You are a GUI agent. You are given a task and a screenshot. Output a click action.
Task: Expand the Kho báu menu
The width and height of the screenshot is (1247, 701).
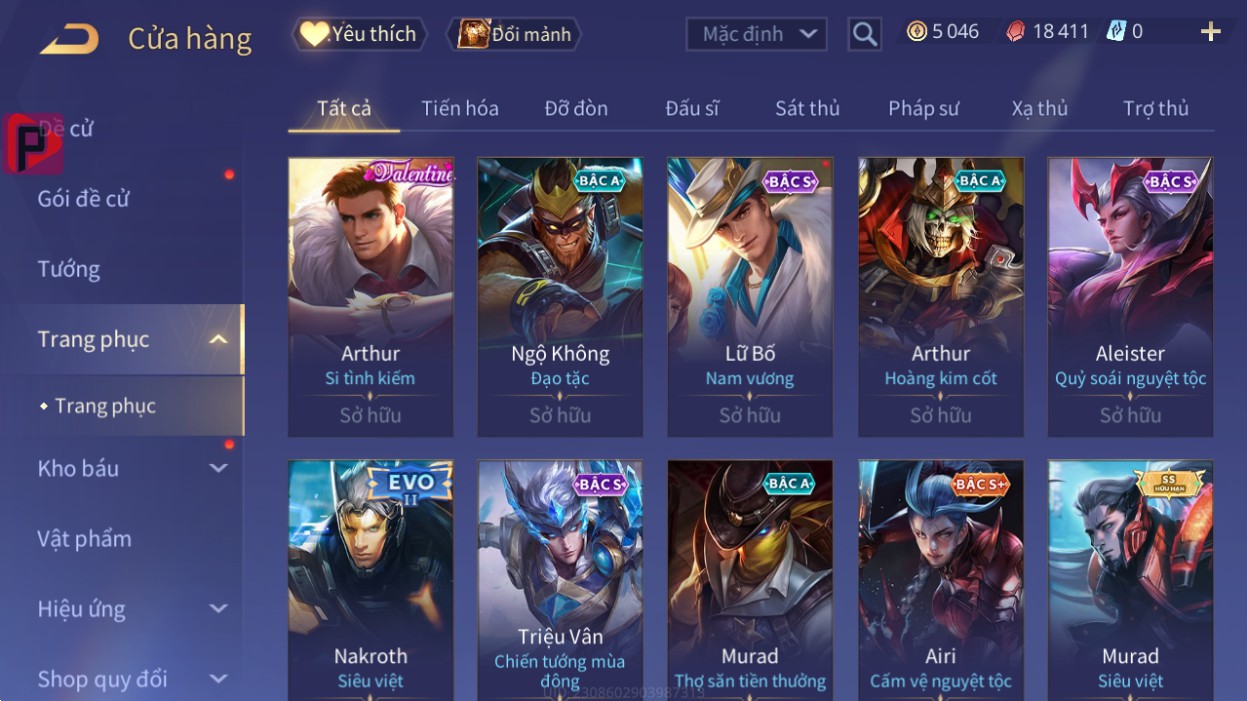(130, 468)
